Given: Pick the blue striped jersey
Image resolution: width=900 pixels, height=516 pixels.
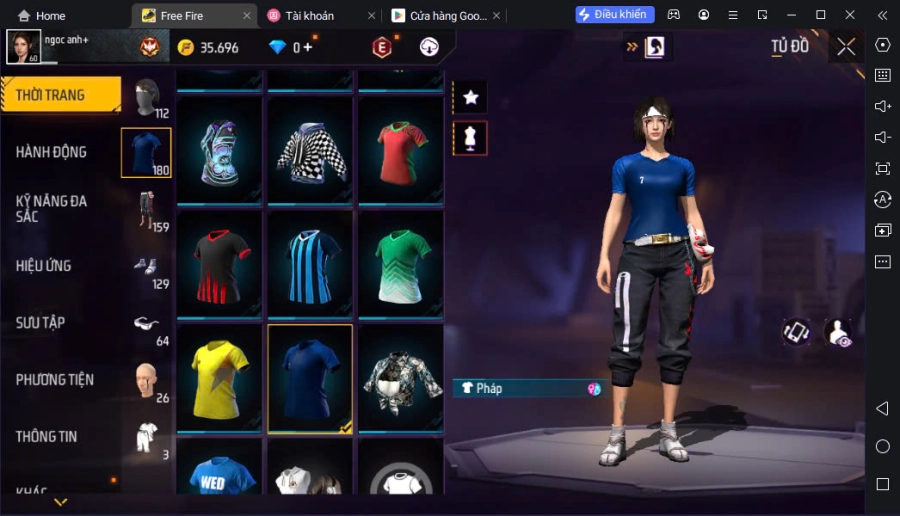Looking at the screenshot, I should (x=310, y=265).
